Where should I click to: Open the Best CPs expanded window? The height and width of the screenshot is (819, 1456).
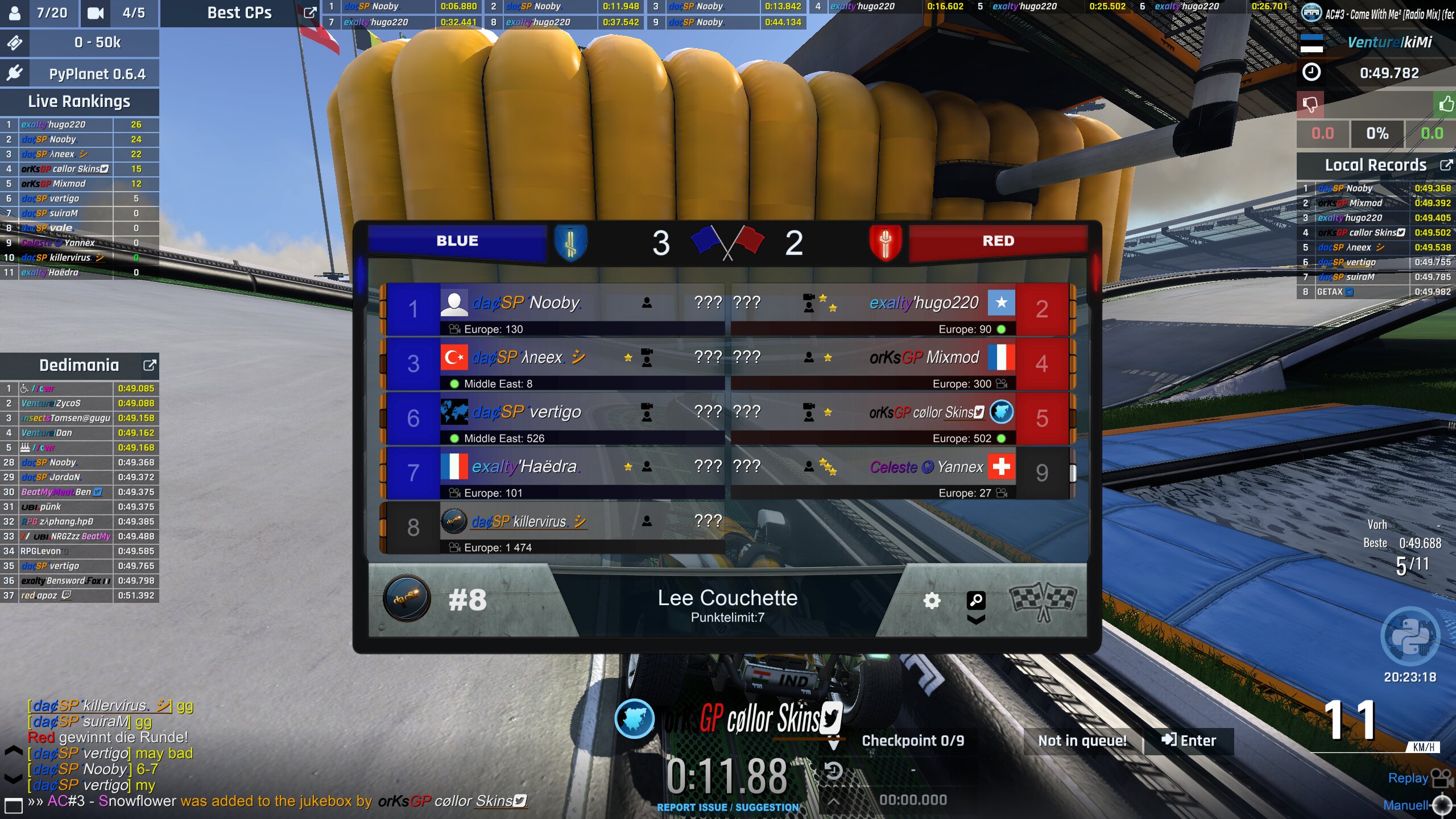tap(310, 13)
